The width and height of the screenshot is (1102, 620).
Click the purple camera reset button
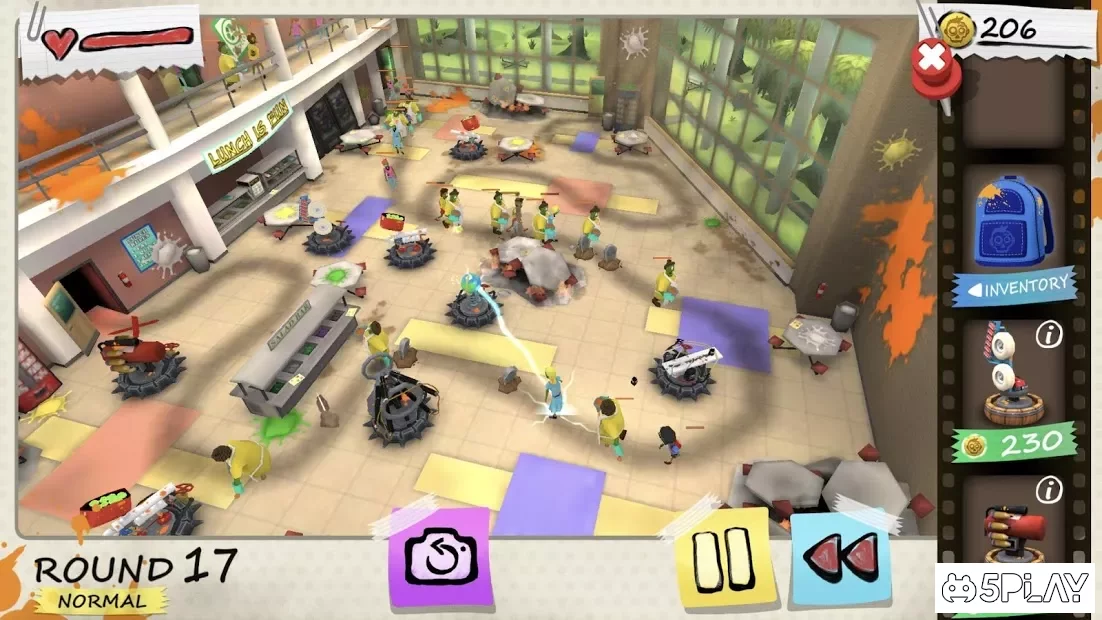pyautogui.click(x=441, y=558)
